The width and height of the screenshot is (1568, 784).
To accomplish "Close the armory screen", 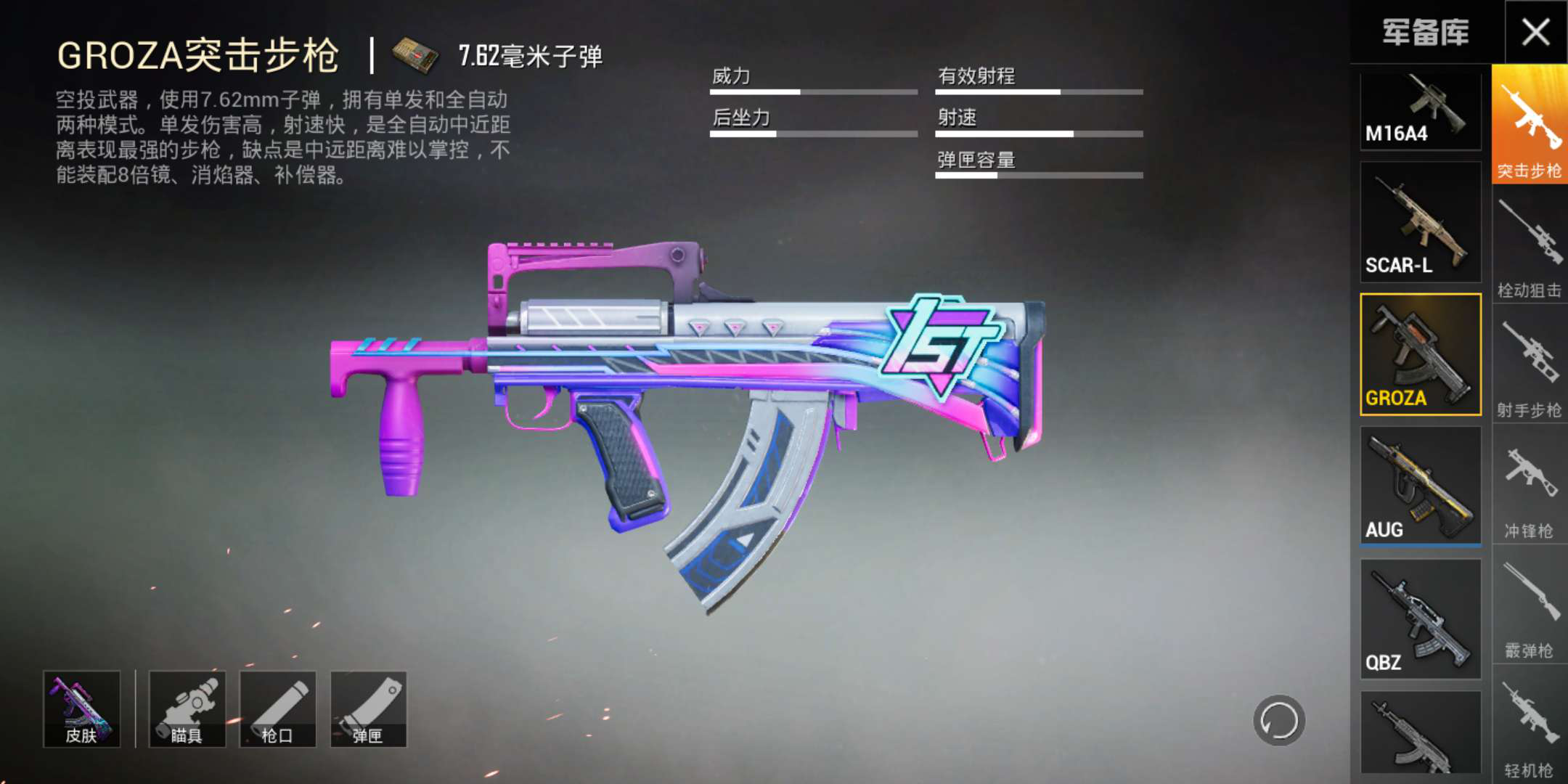I will pos(1535,33).
